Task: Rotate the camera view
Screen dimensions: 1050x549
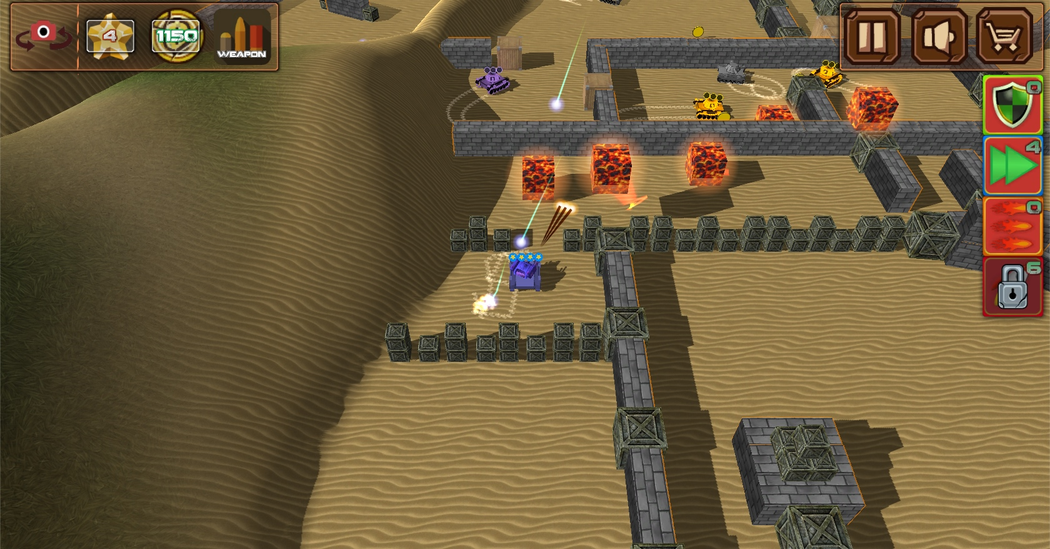Action: tap(43, 36)
